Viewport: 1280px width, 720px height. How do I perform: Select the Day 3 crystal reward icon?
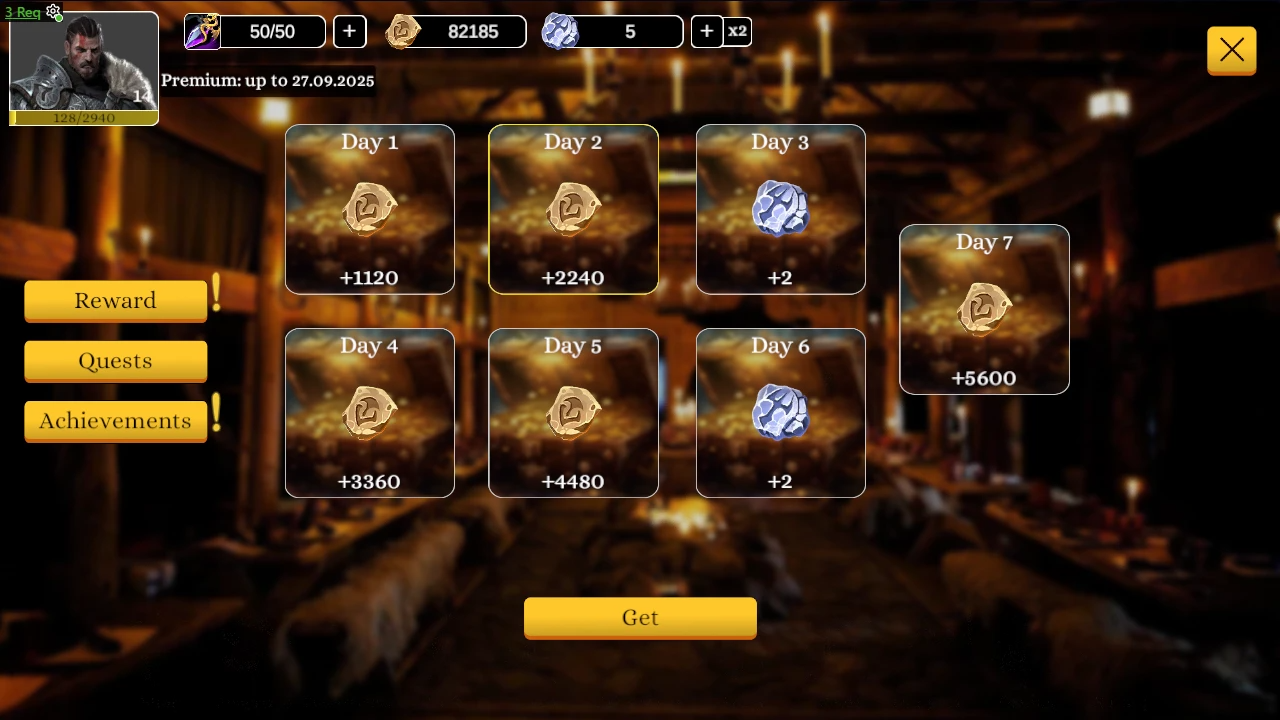[x=780, y=207]
